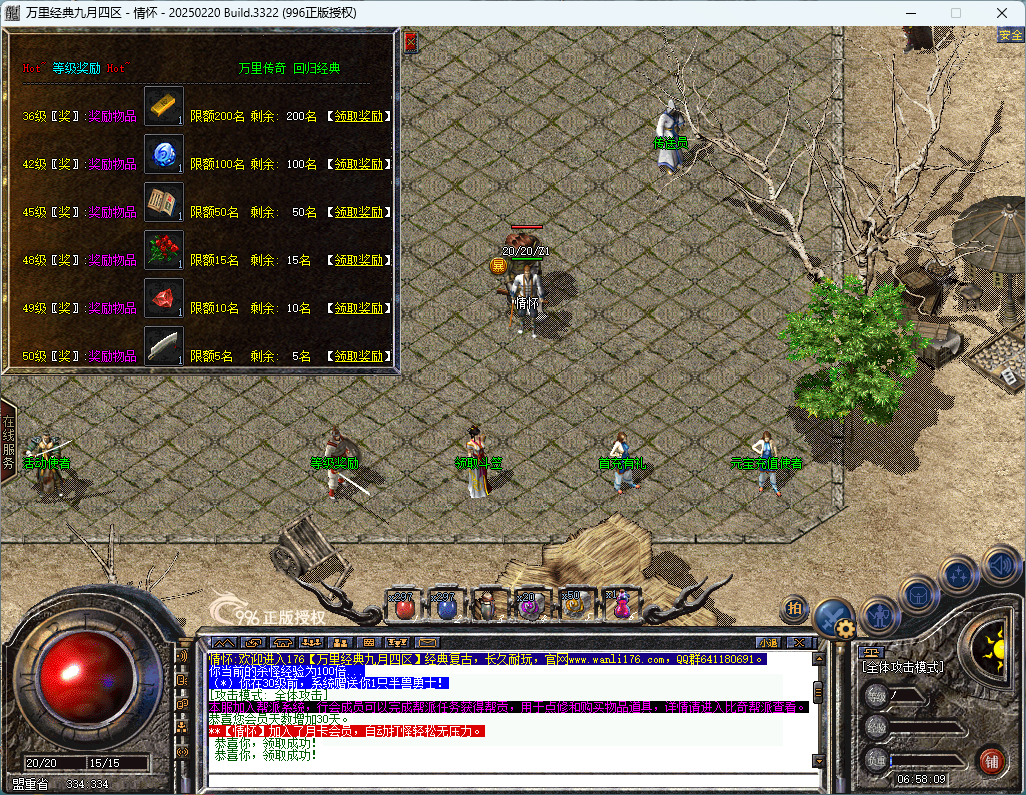Open the 拍 auction button
This screenshot has height=795, width=1026.
pos(795,606)
